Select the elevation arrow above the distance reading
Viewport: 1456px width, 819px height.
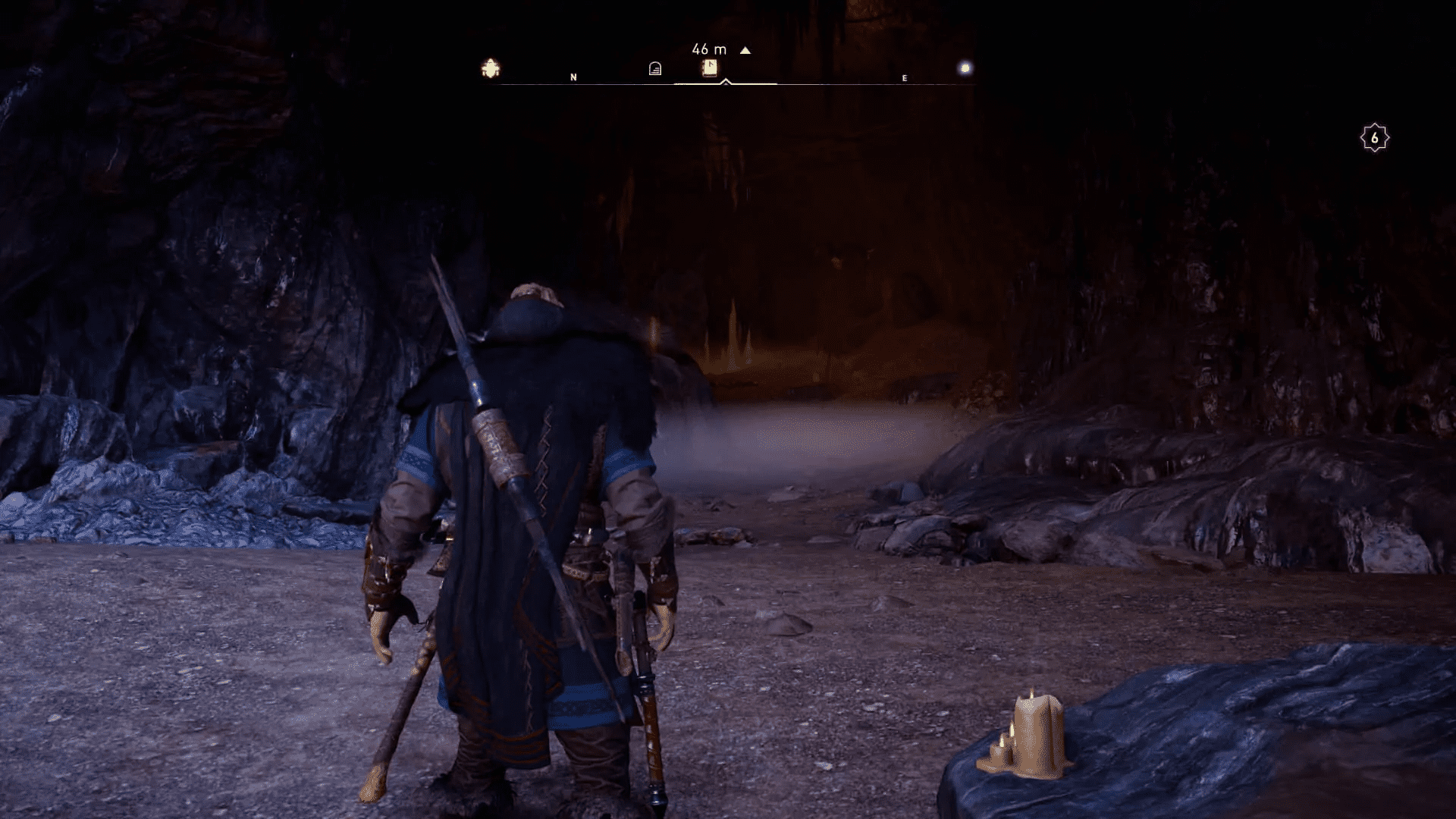(x=745, y=49)
